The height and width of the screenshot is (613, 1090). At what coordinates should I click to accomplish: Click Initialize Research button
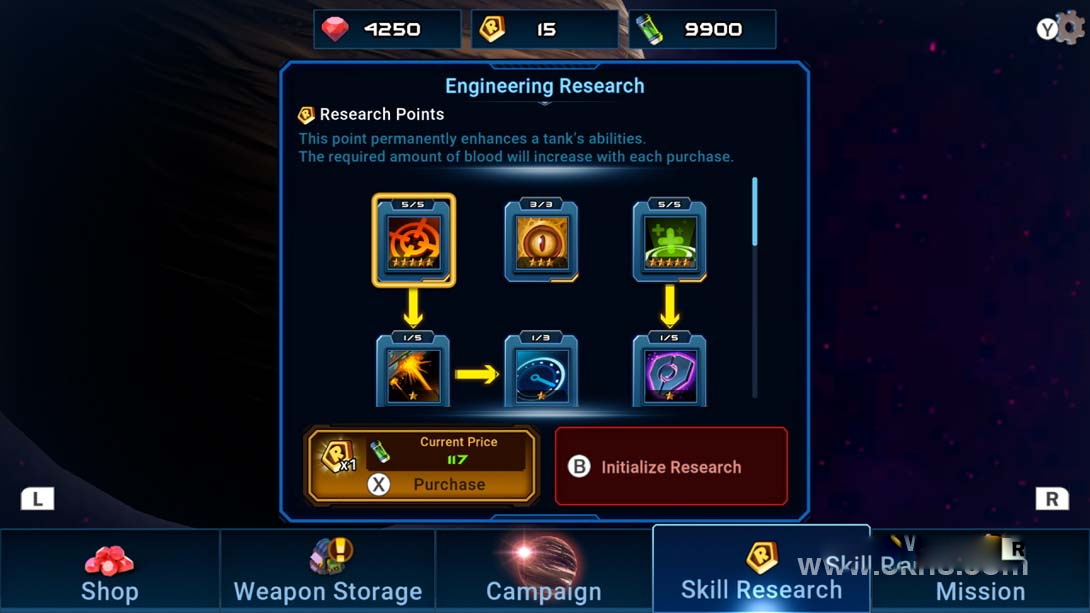click(671, 467)
